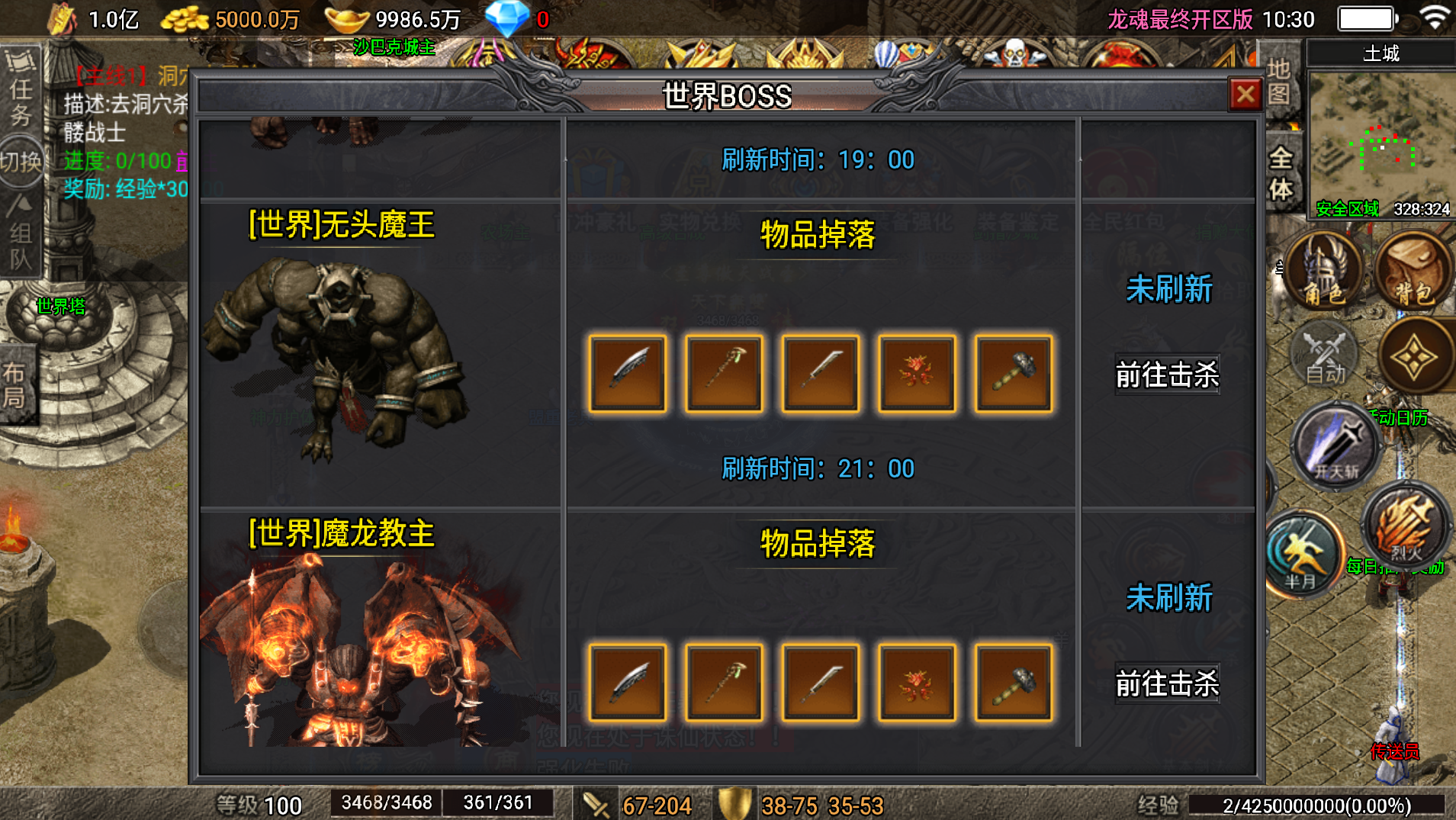Click the blue diamond currency icon

tap(507, 17)
